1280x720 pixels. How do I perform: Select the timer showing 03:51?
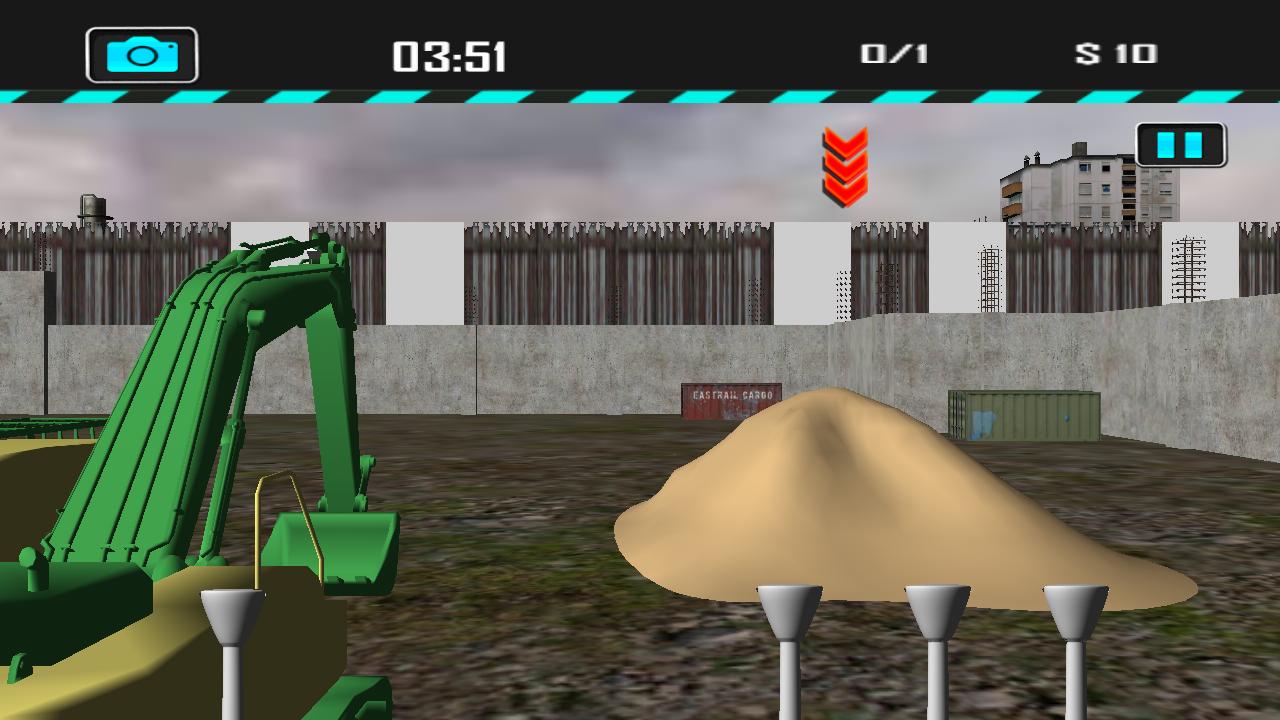(x=450, y=55)
